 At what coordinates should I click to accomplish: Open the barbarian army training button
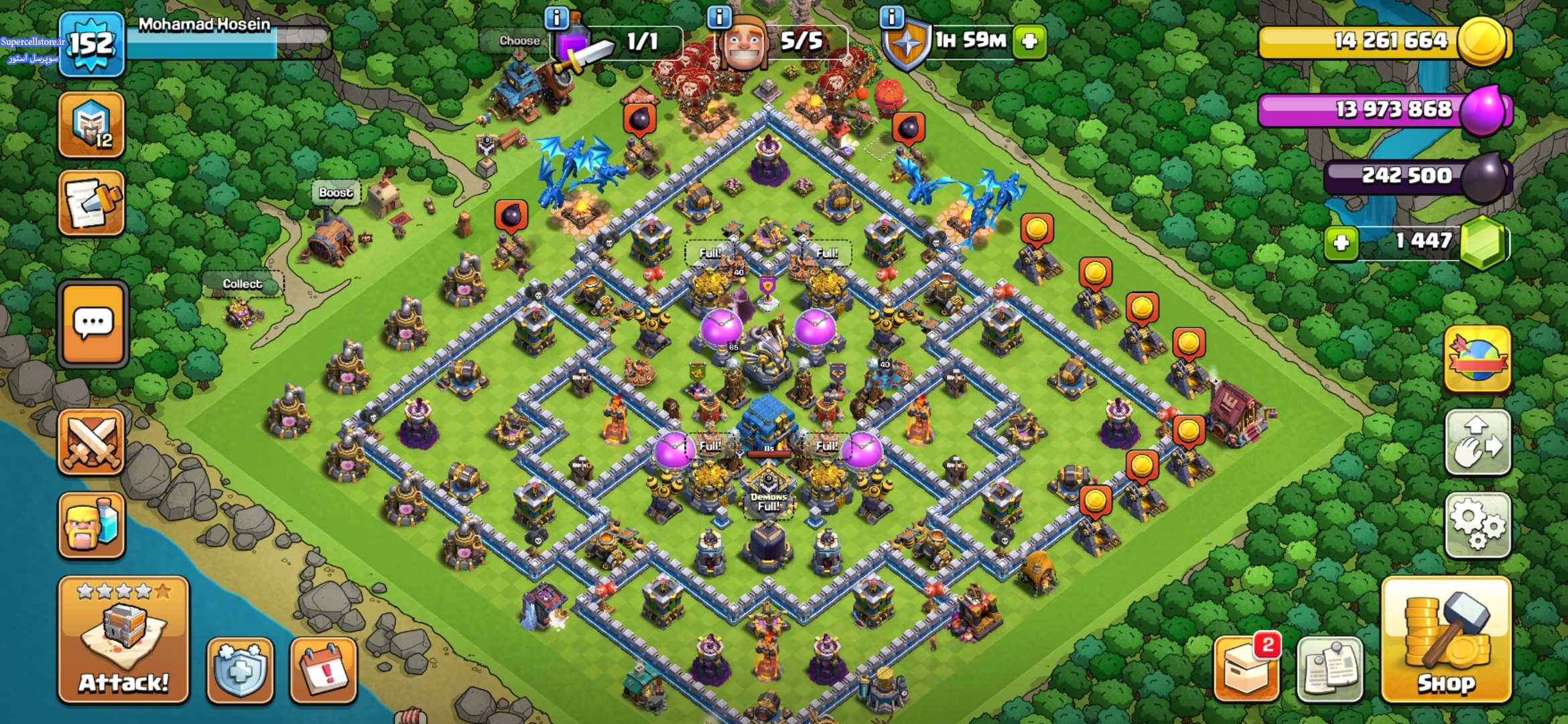(x=92, y=525)
